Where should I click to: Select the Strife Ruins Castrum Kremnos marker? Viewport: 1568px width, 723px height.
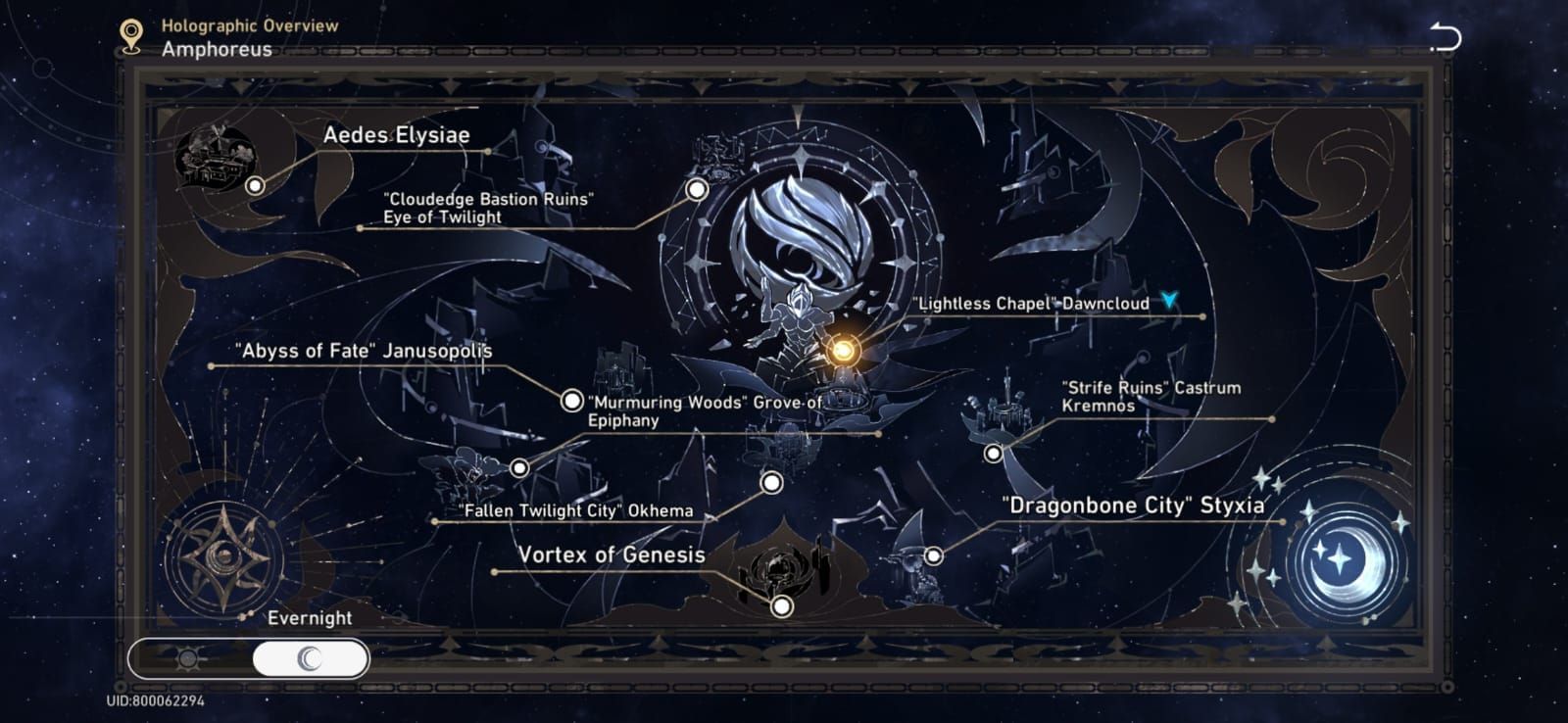tap(993, 453)
